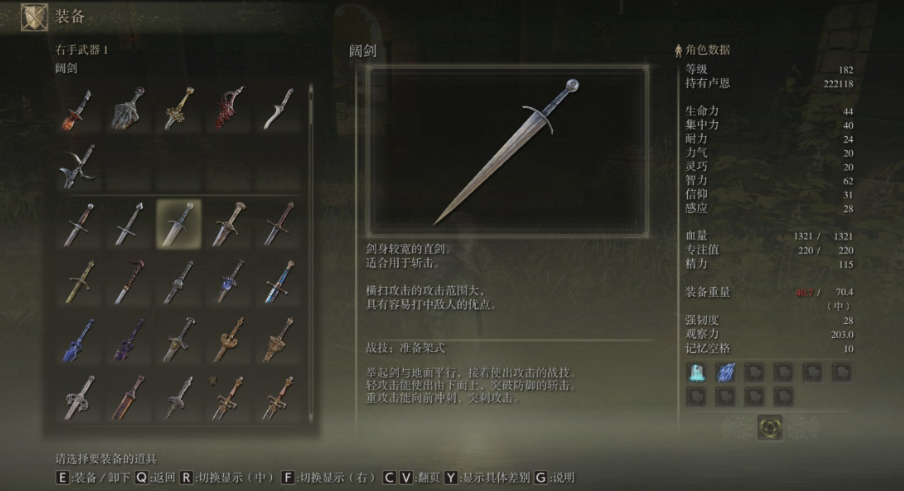Click the golden rune circle icon

pyautogui.click(x=770, y=427)
